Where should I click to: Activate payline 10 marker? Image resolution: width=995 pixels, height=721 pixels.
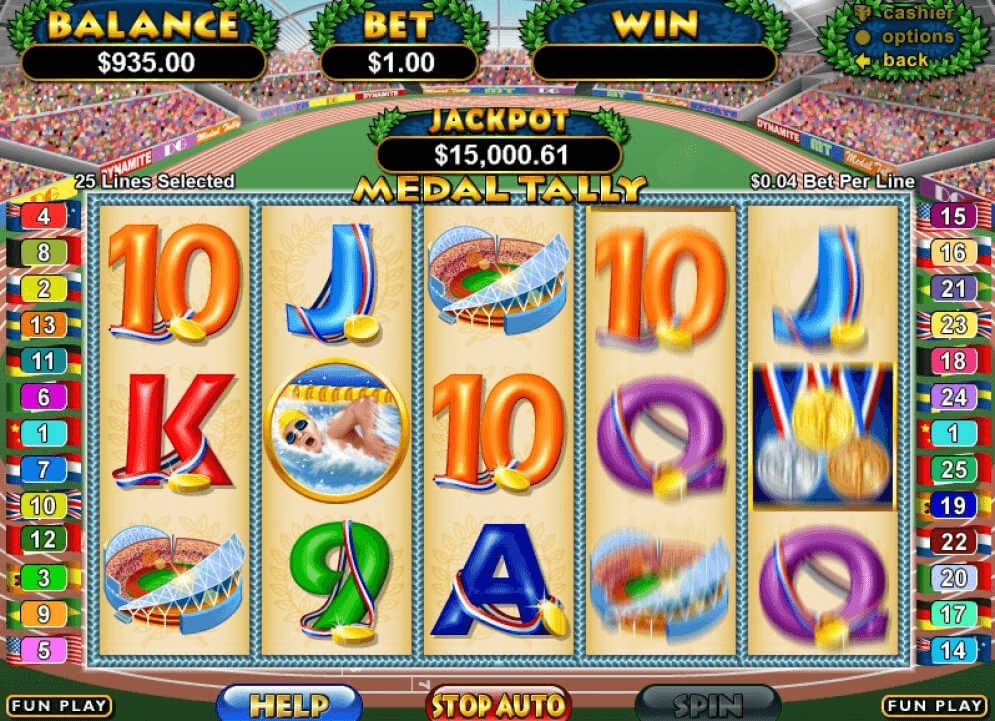43,506
